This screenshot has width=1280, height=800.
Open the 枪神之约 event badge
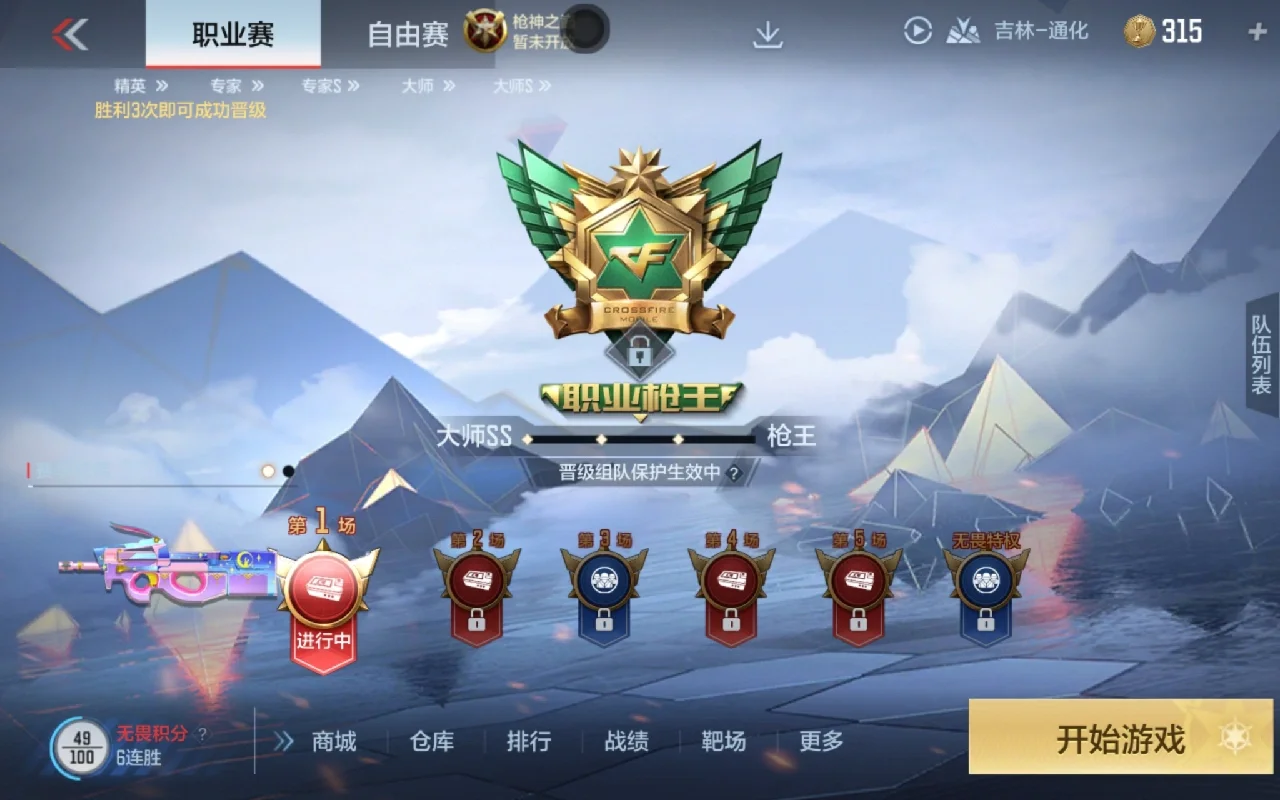coord(483,29)
